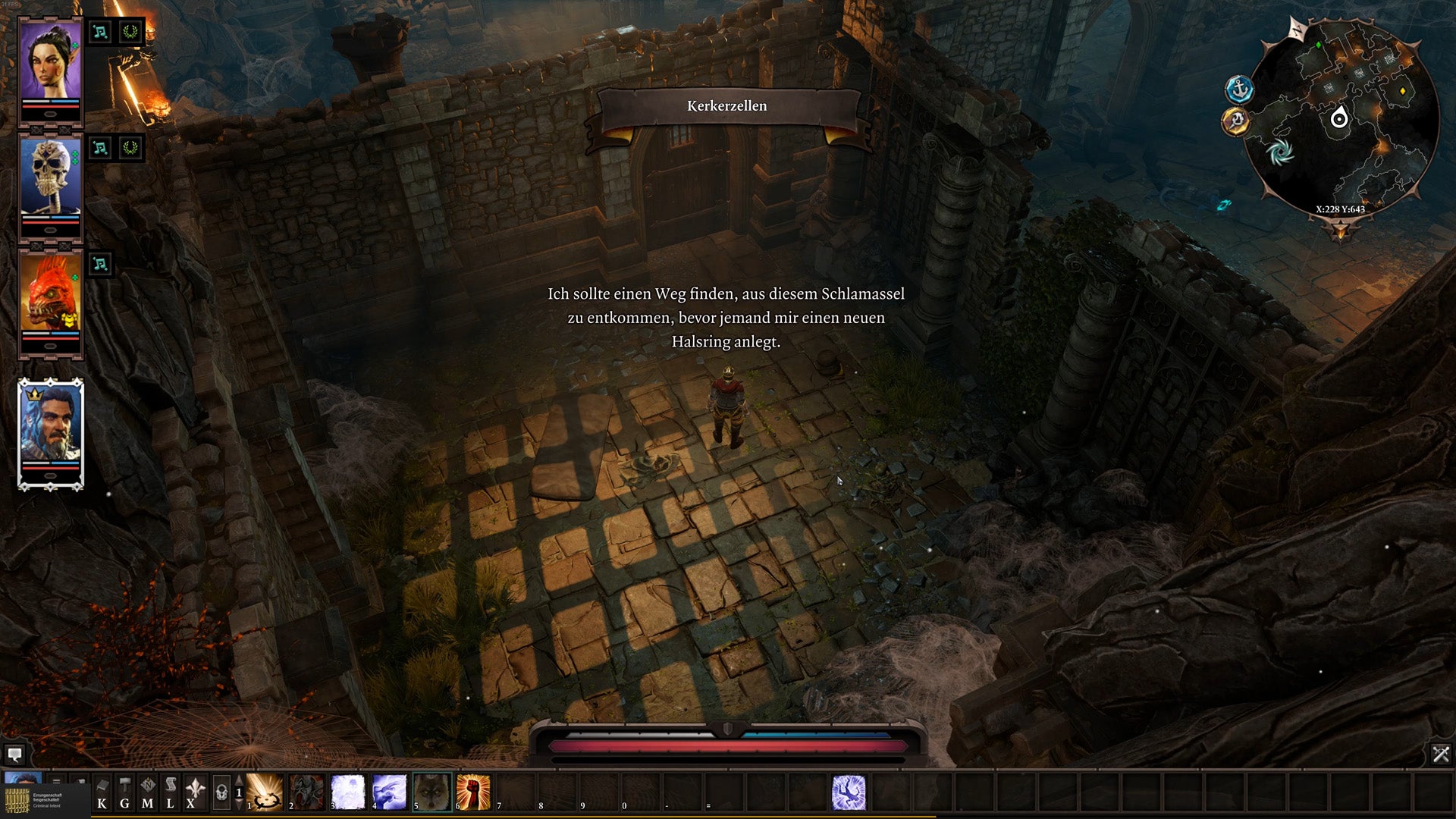Click the hotbar row number selector
Image resolution: width=1456 pixels, height=819 pixels.
click(x=237, y=792)
